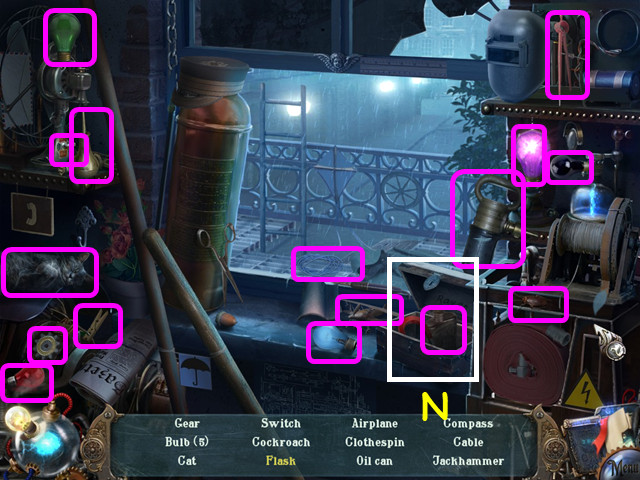Viewport: 640px width, 480px height.
Task: Select the highlighted Flask list entry
Action: tap(280, 461)
